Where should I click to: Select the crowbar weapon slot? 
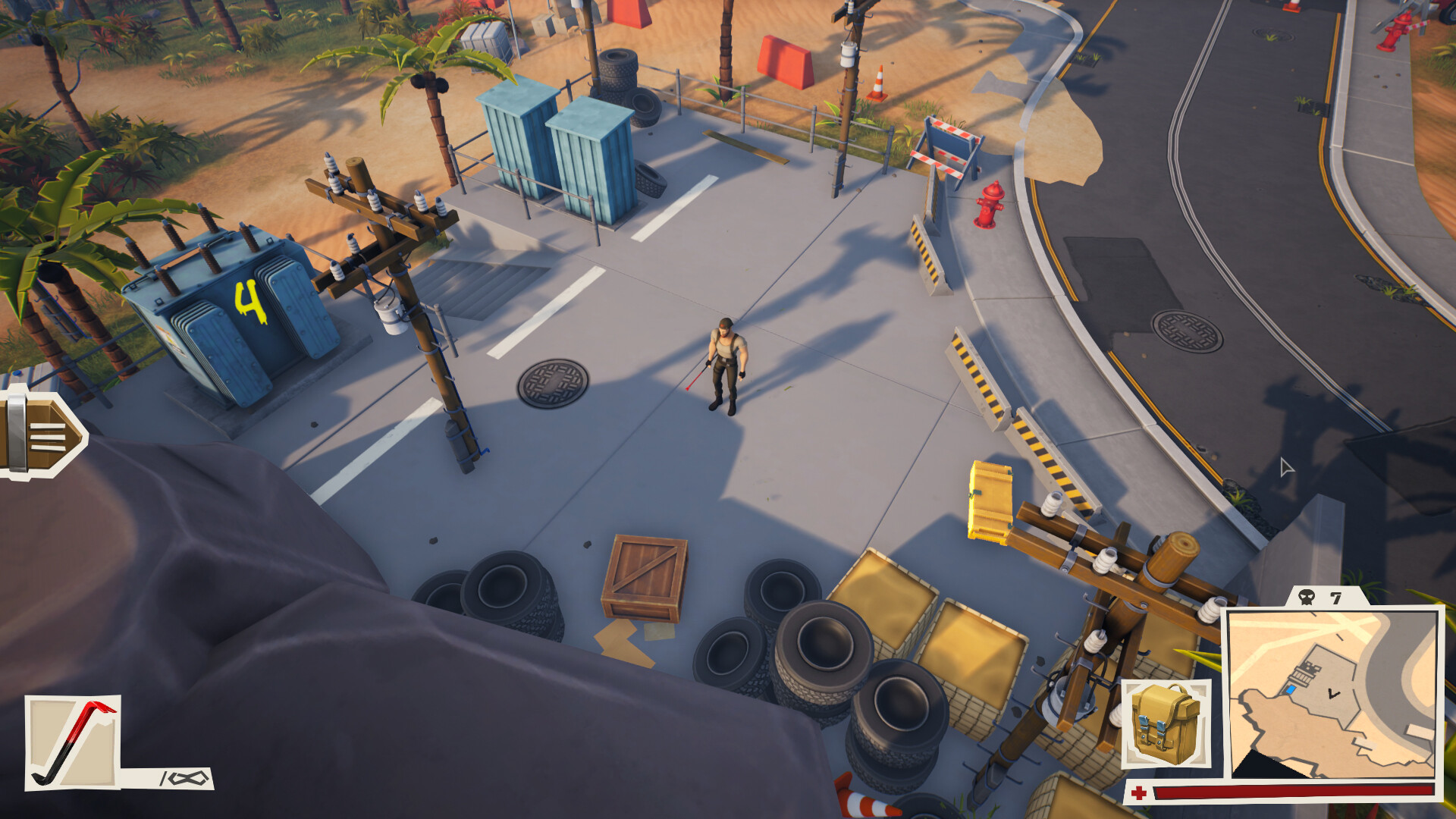tap(73, 743)
